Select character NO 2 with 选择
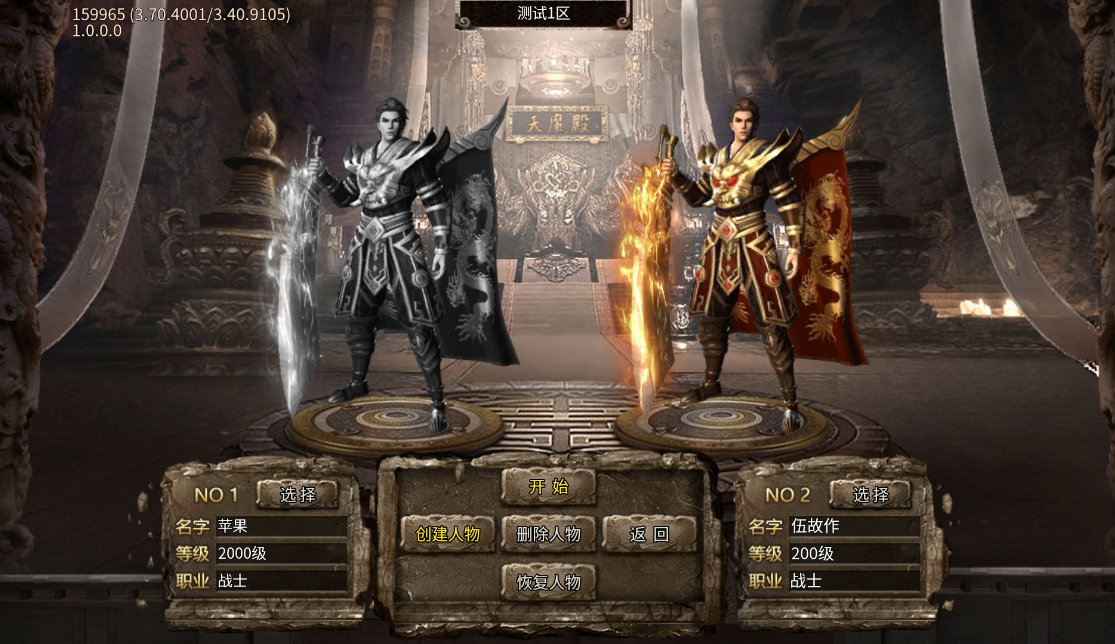This screenshot has width=1115, height=644. tap(870, 494)
